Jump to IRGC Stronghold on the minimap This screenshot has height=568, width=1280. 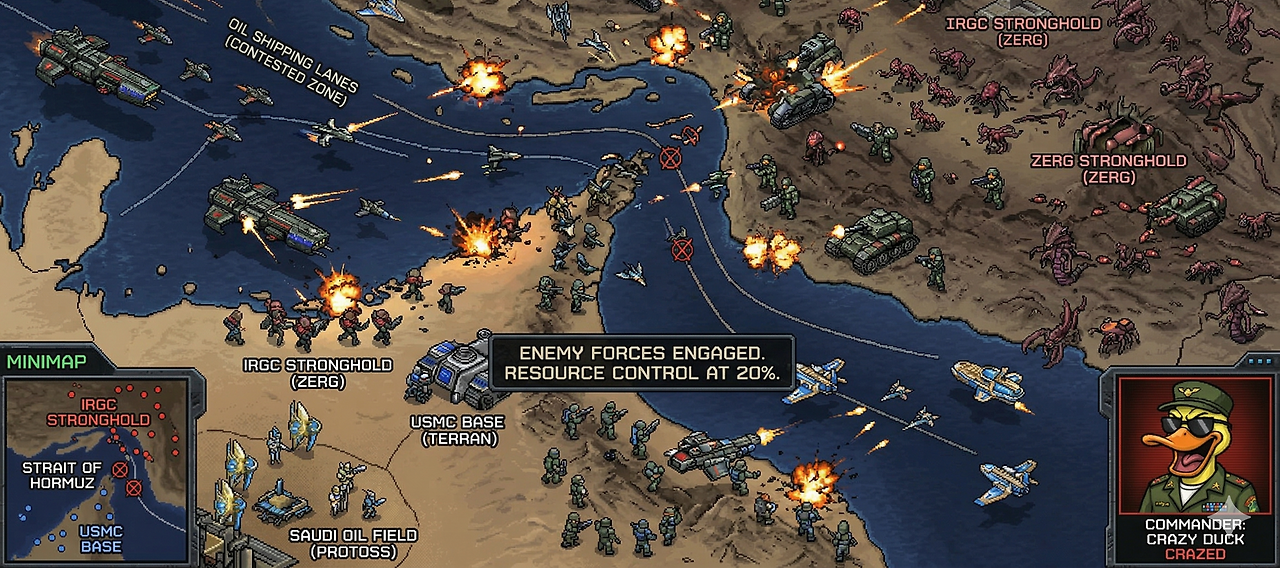coord(98,412)
